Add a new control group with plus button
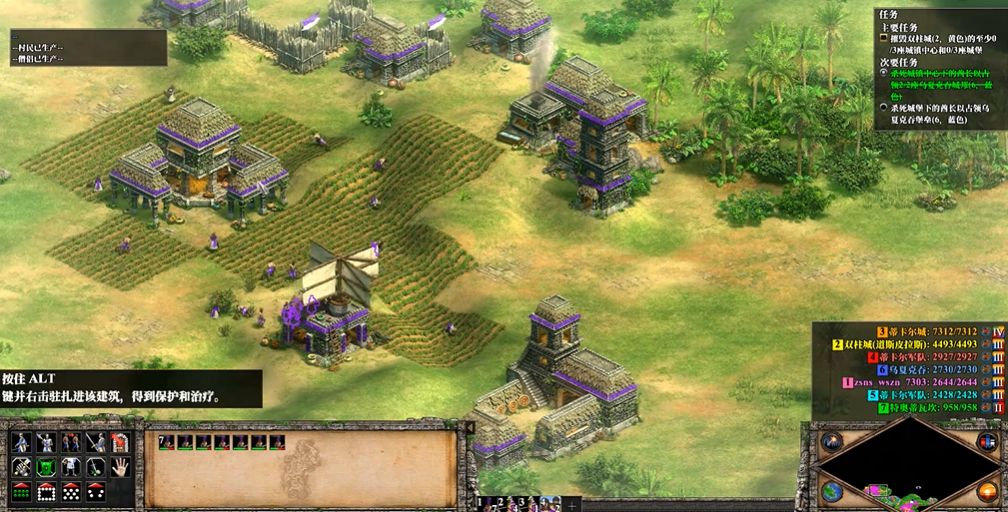Viewport: 1008px width, 512px height. coord(571,504)
